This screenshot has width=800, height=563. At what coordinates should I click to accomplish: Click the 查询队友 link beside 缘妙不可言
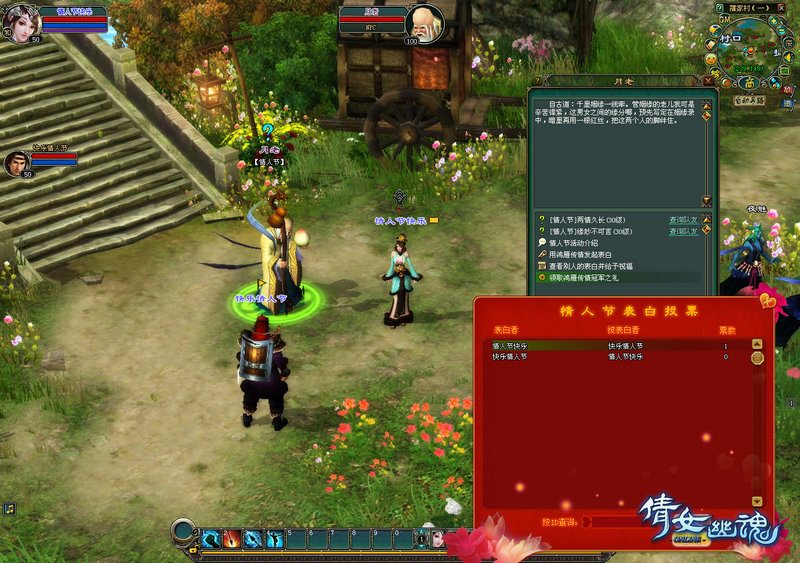(x=683, y=231)
